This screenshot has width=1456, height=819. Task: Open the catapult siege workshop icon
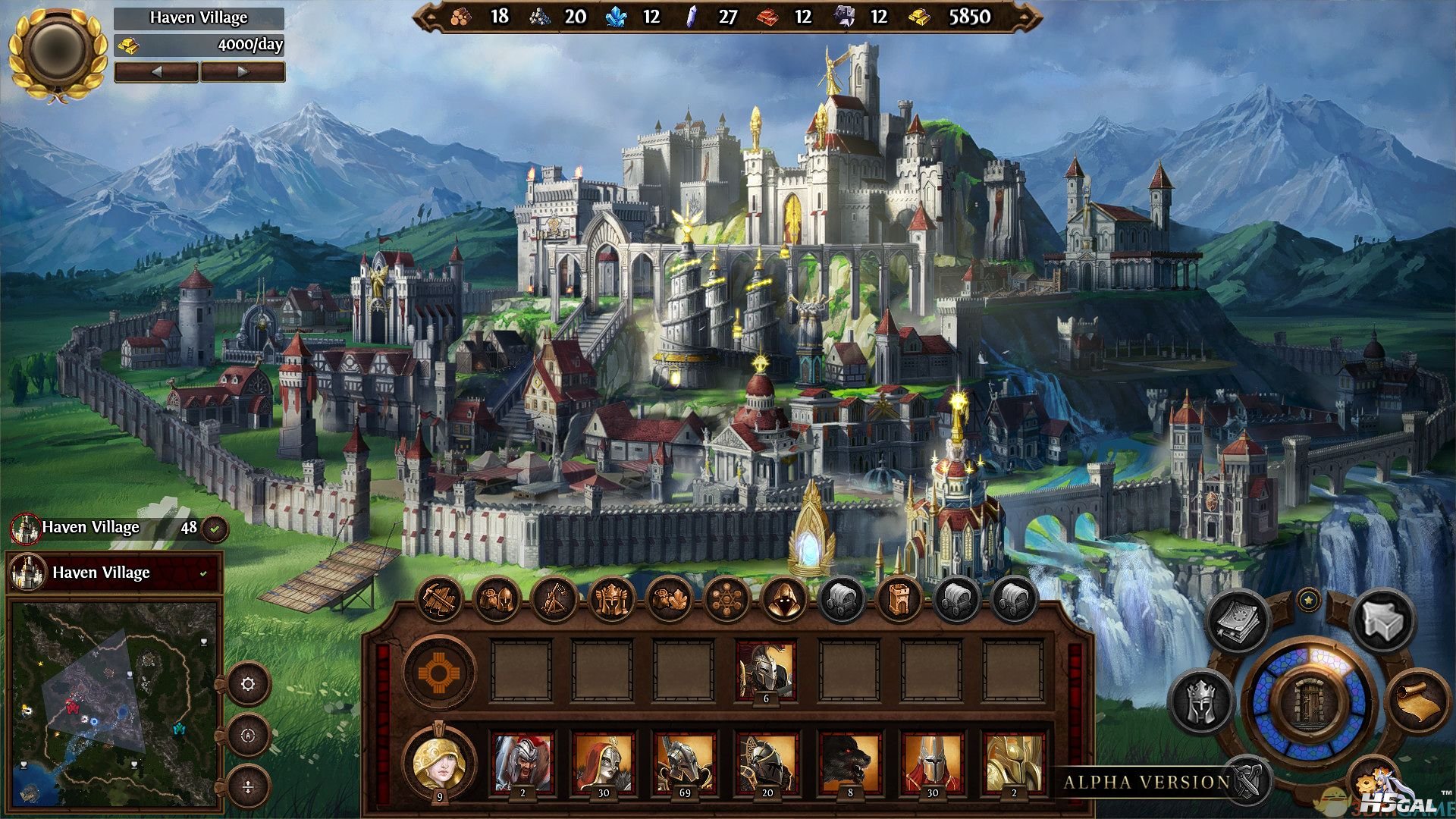[554, 600]
